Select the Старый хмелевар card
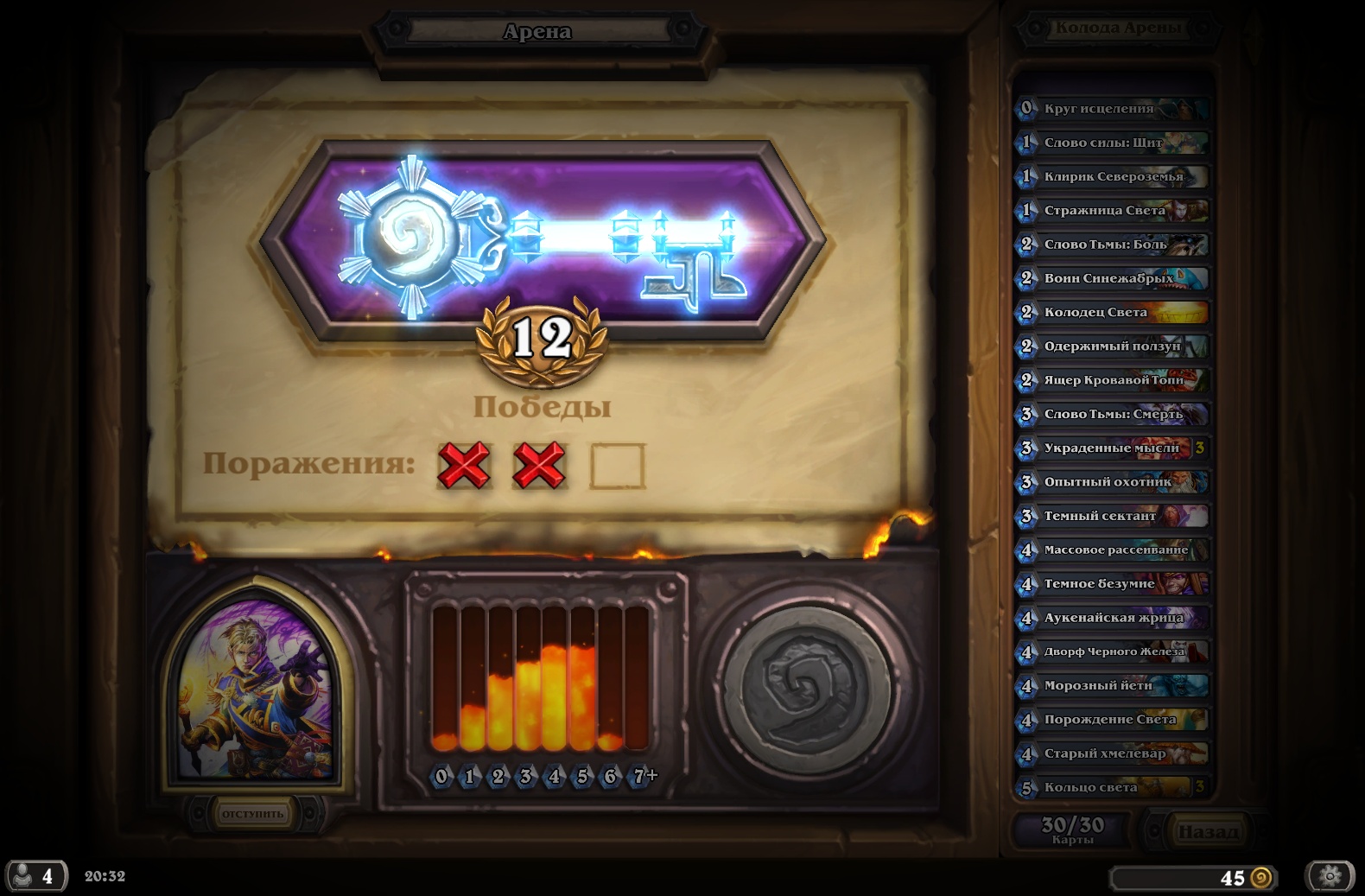 click(x=1112, y=753)
